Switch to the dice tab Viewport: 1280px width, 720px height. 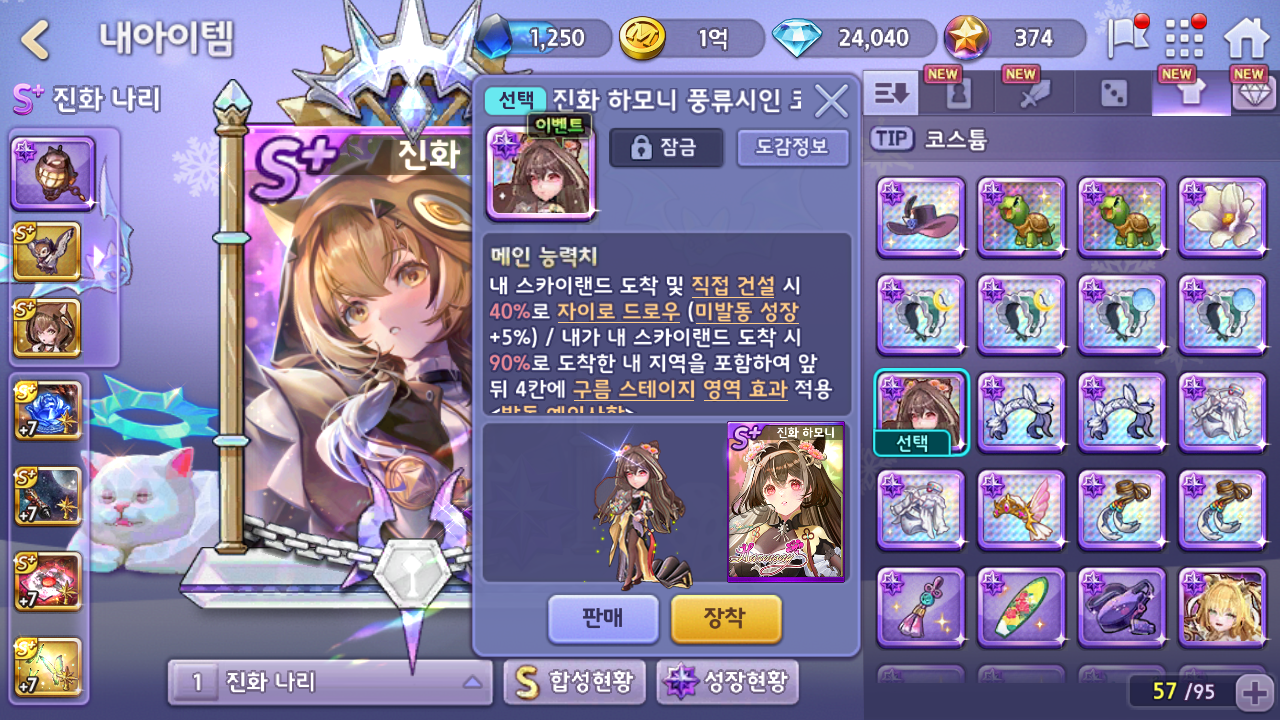1113,94
